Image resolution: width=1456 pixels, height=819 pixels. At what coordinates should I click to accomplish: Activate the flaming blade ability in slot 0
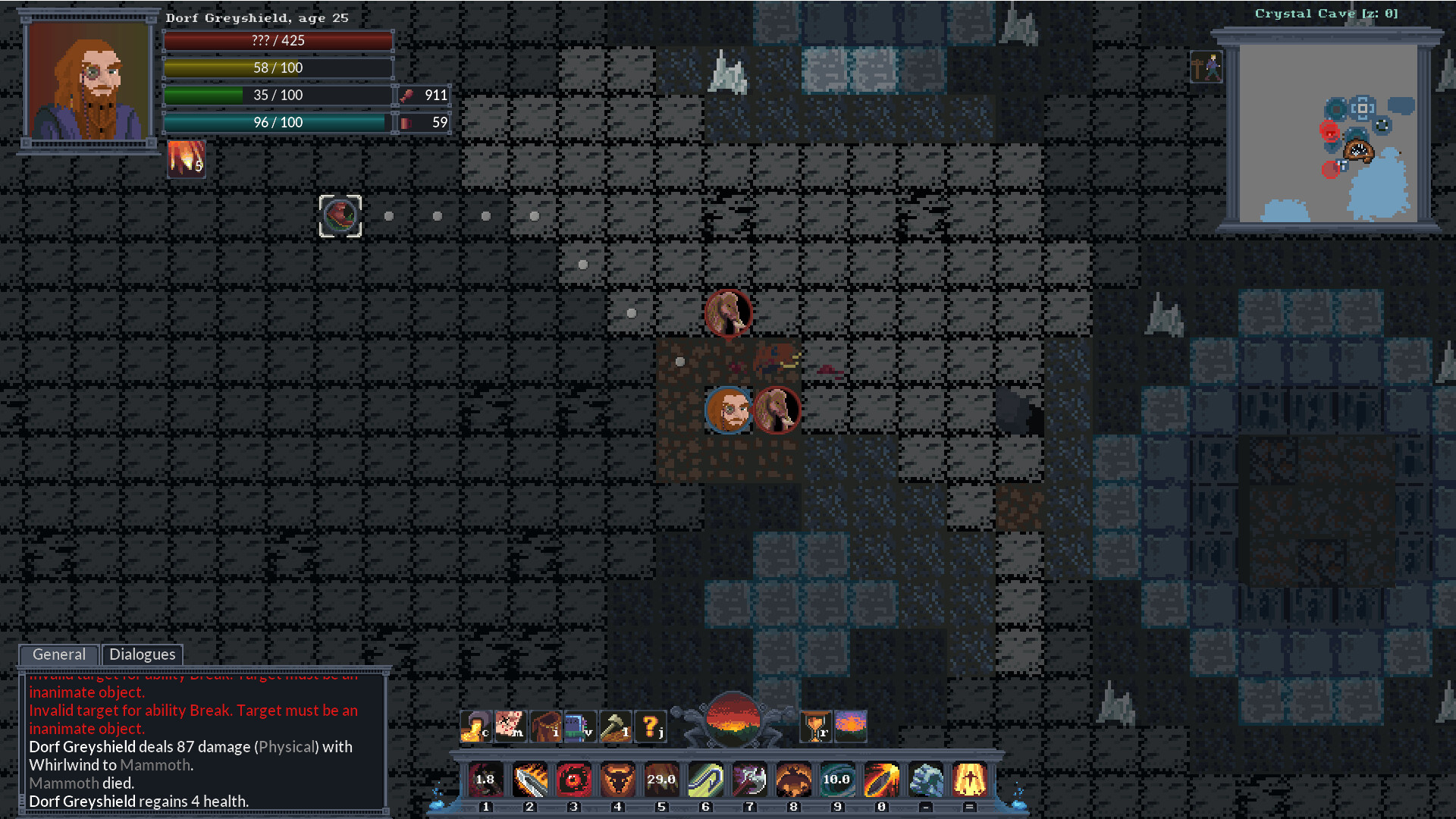pos(882,780)
